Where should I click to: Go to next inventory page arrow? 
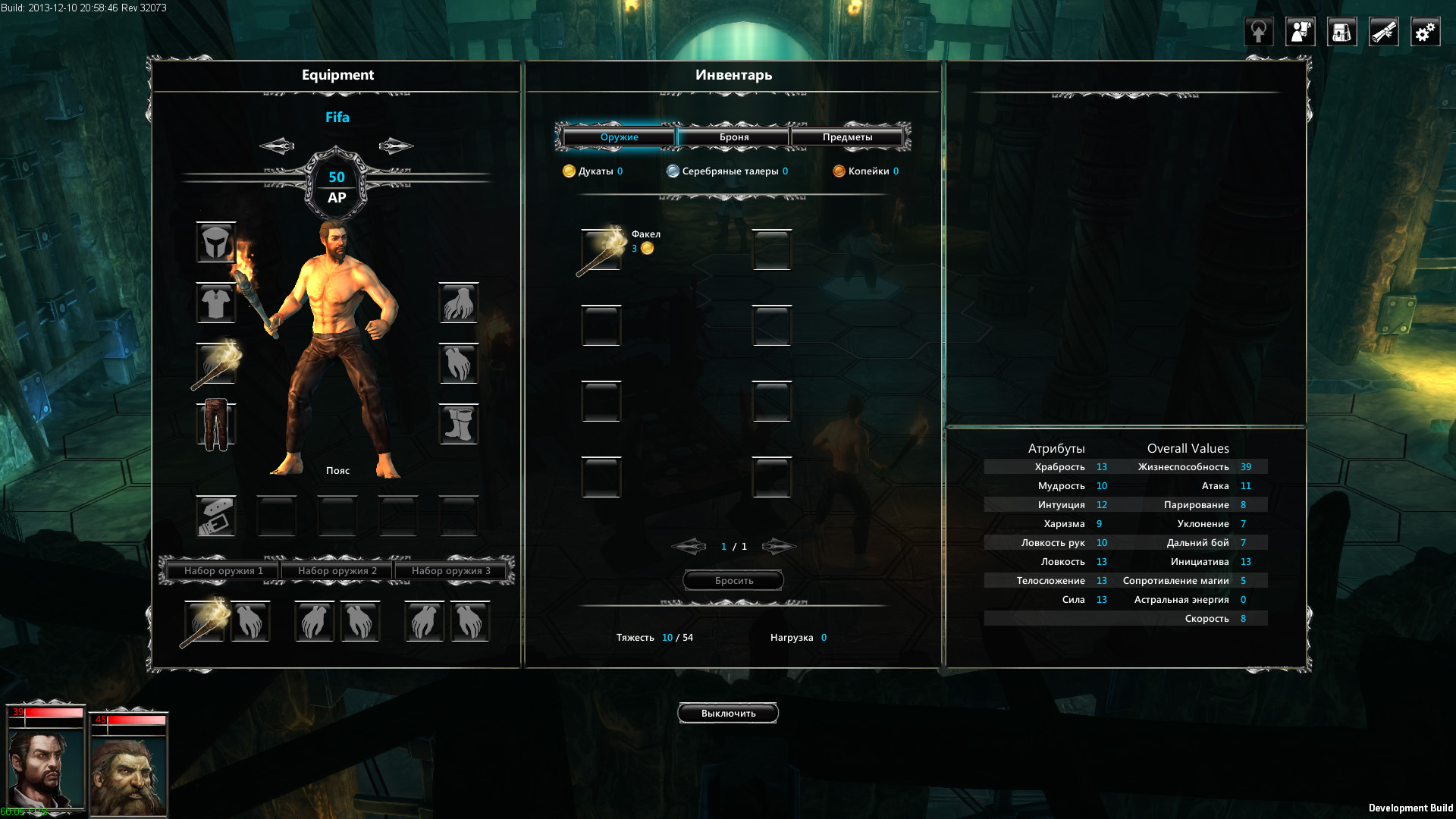pos(779,547)
